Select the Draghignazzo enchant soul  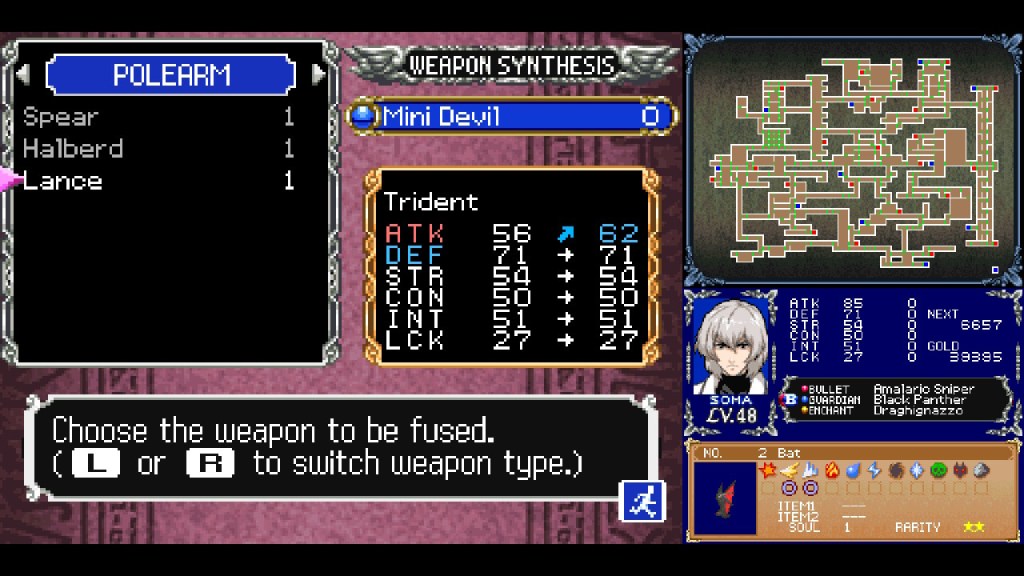click(917, 410)
